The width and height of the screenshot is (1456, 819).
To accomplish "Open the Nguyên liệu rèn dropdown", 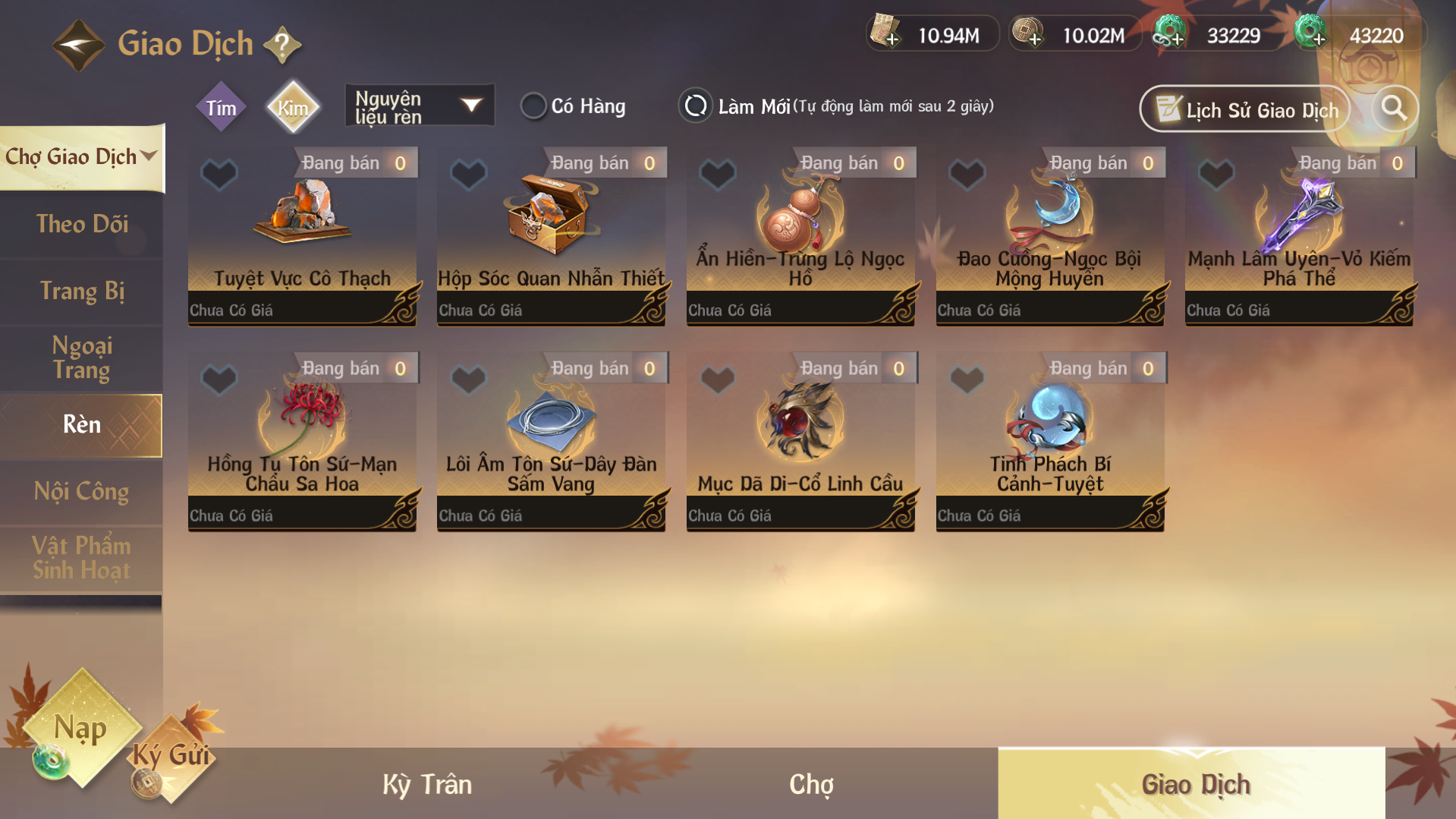I will click(419, 106).
